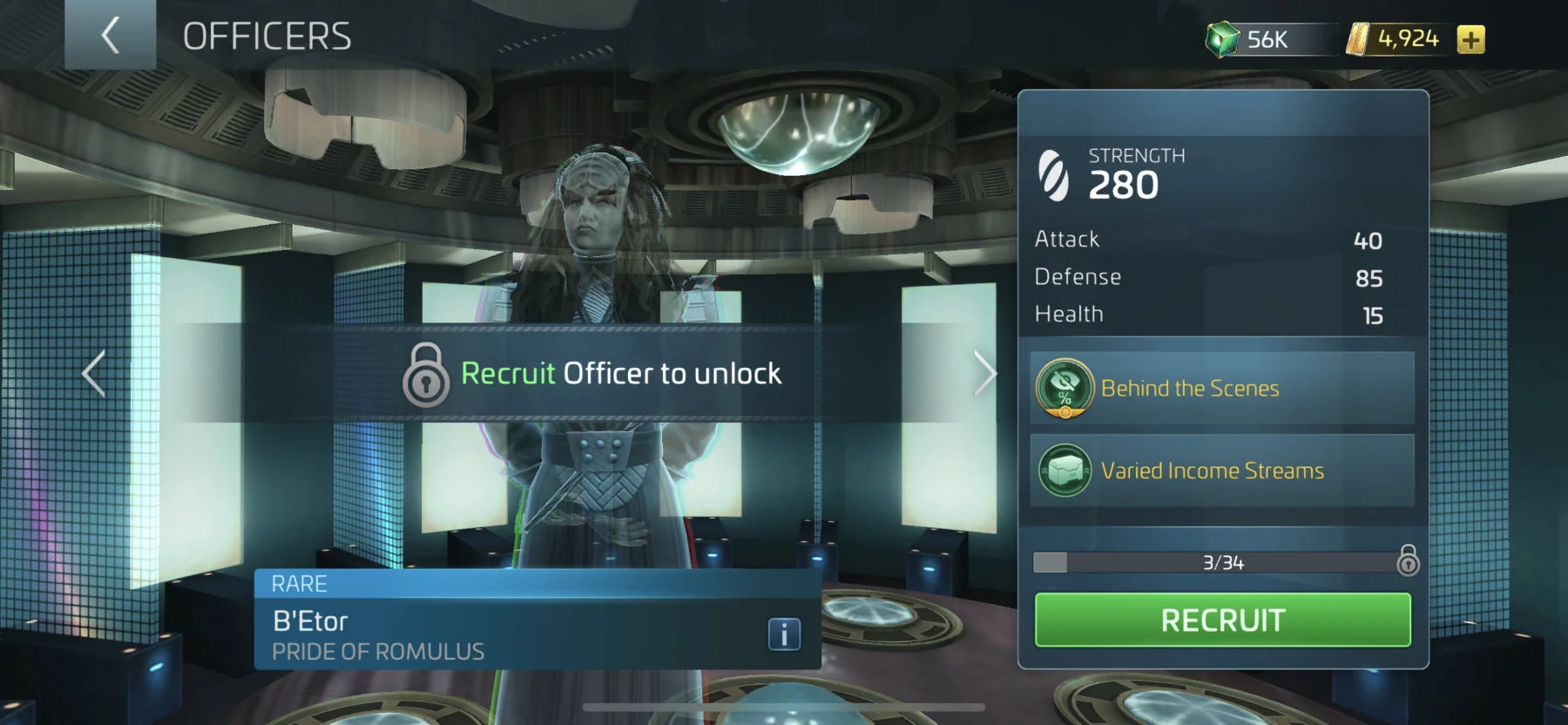This screenshot has width=1568, height=725.
Task: Show the previous officer
Action: [94, 374]
